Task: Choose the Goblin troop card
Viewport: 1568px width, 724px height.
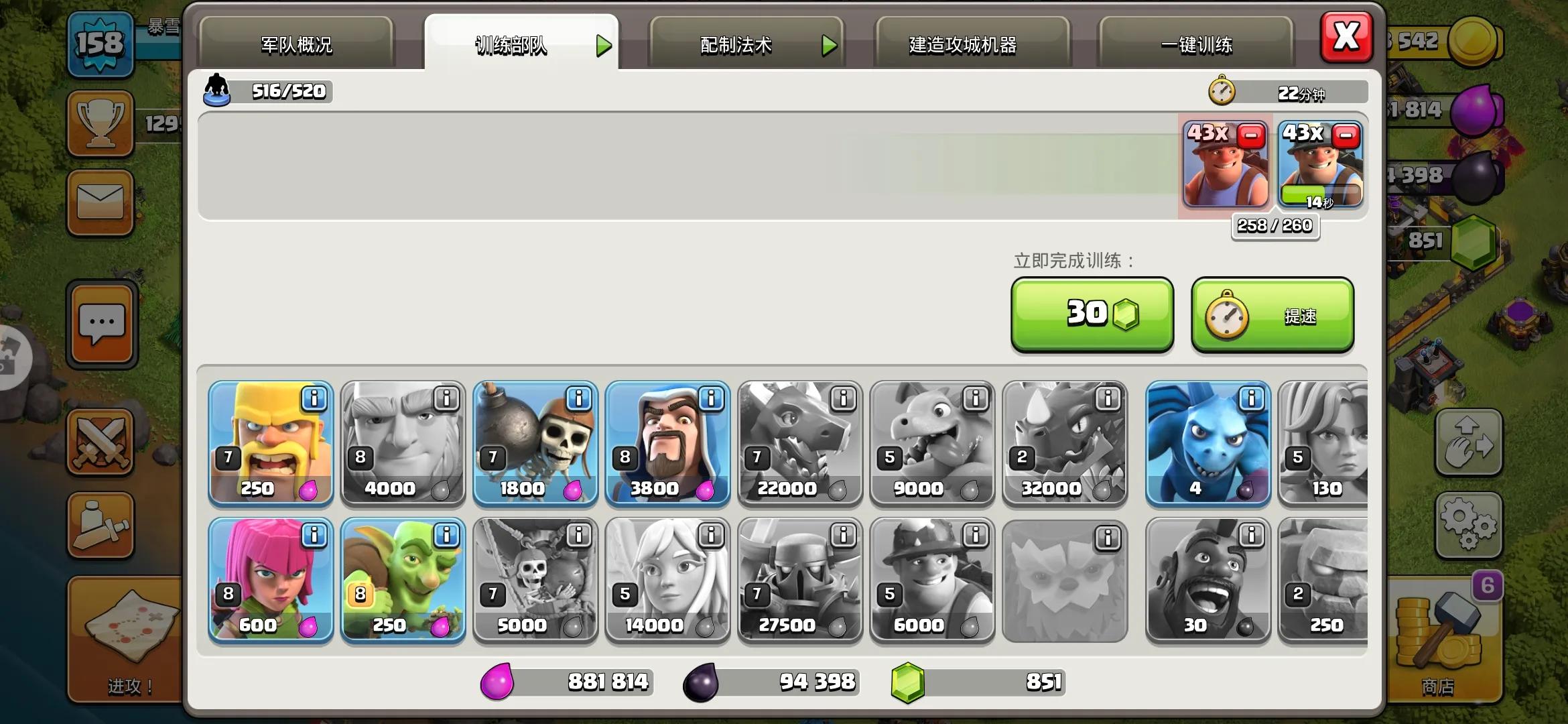Action: [403, 580]
